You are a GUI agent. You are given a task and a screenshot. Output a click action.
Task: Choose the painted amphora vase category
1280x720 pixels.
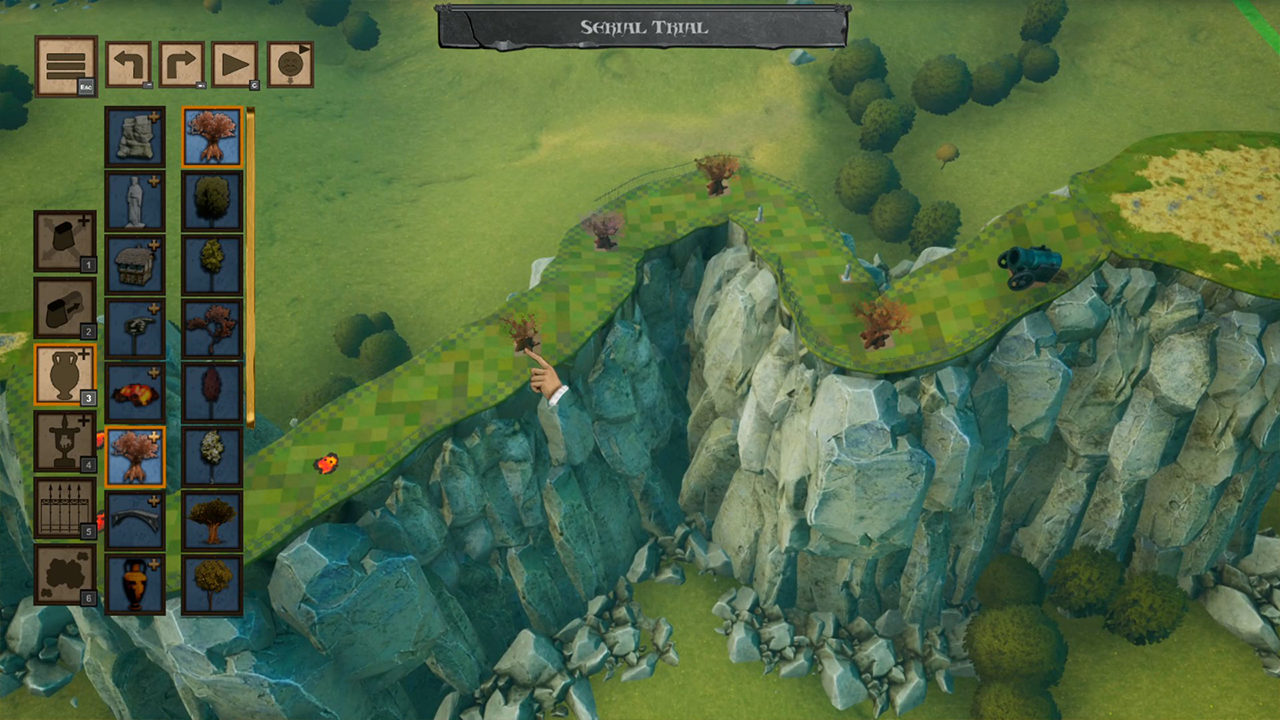135,585
